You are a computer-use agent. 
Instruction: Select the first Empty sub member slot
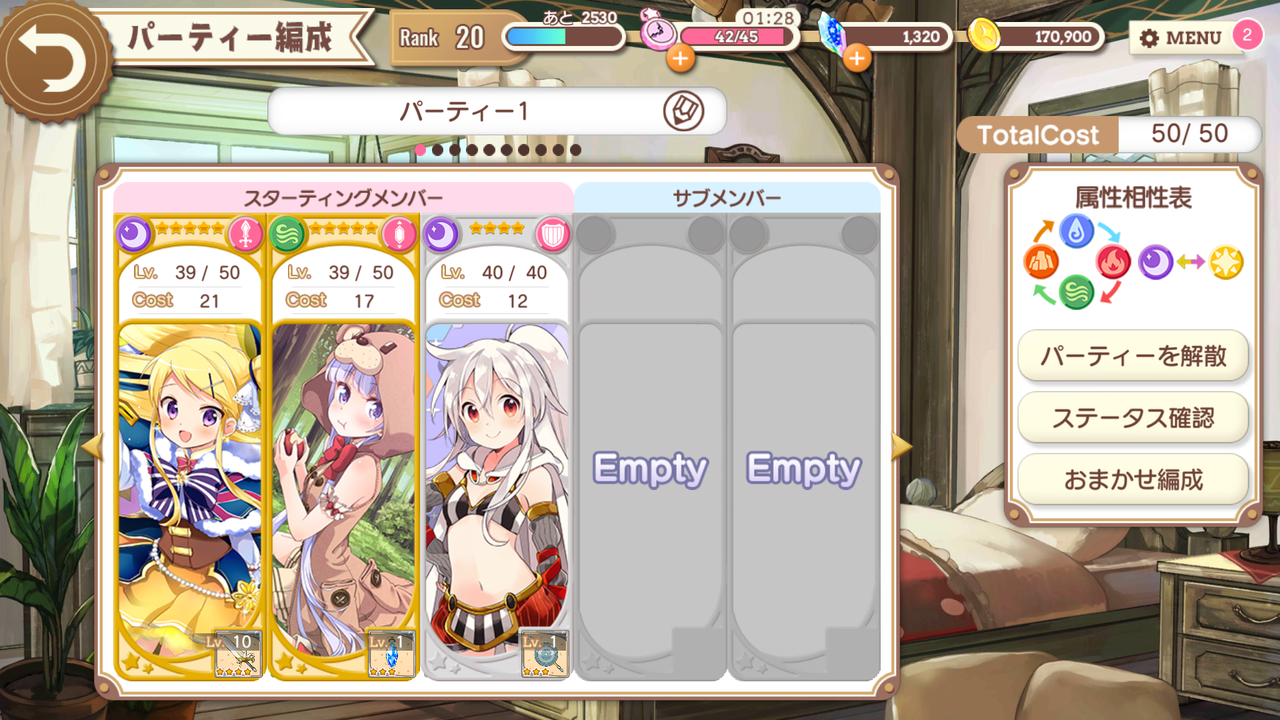(x=651, y=468)
